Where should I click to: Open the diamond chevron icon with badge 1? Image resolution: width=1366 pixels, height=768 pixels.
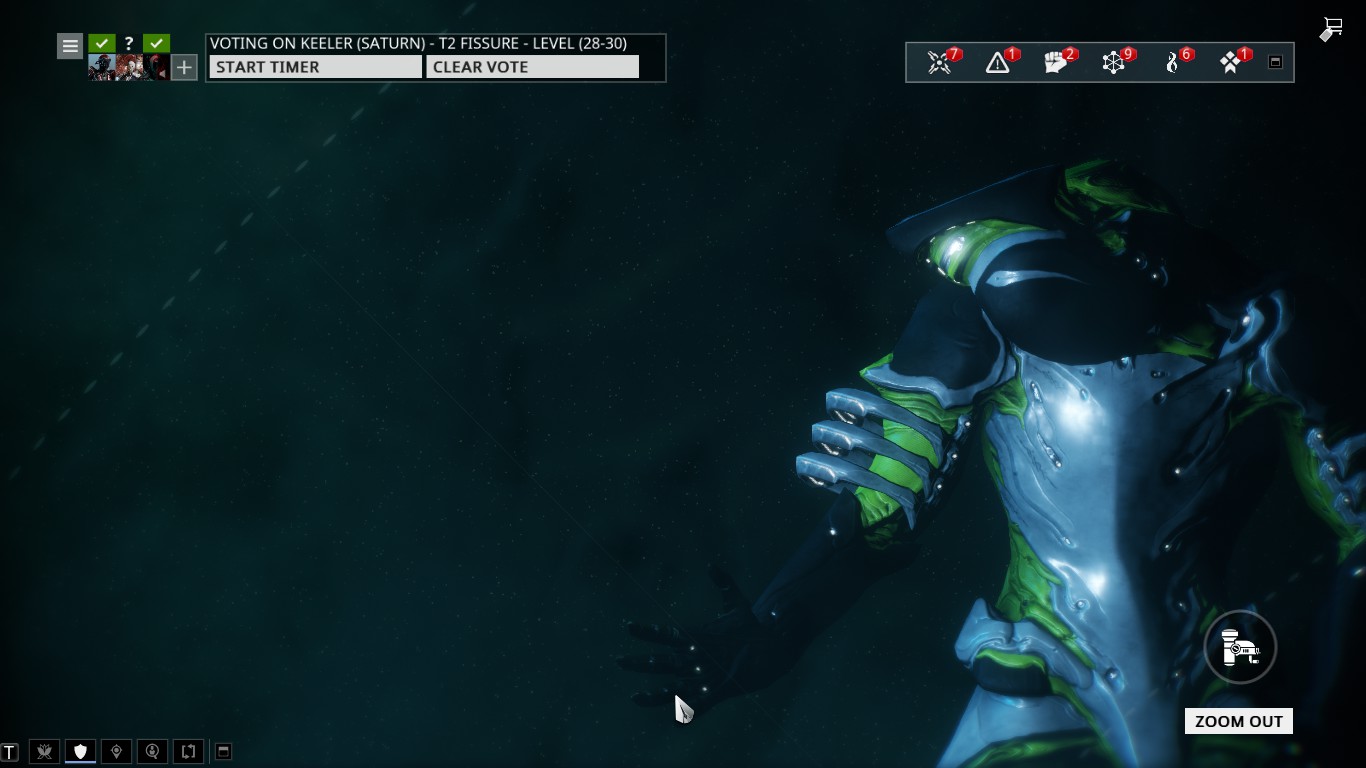(1232, 63)
